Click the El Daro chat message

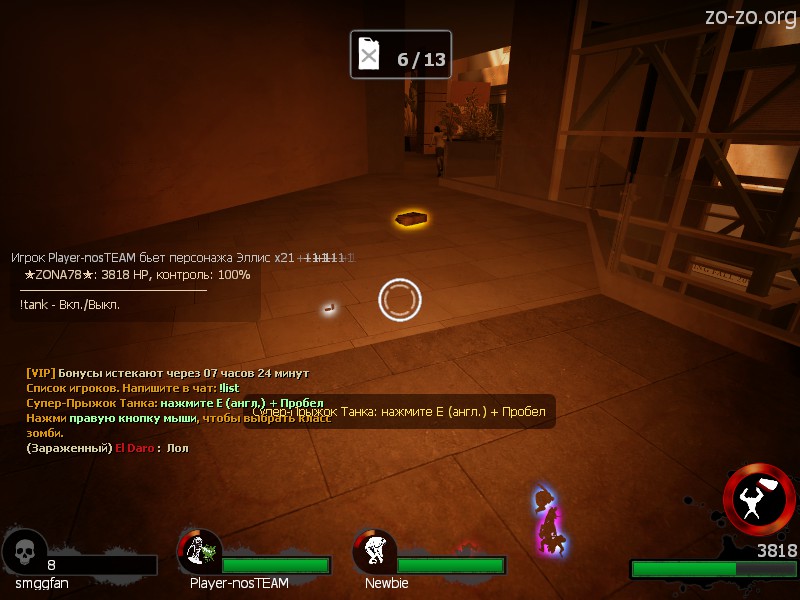(107, 448)
